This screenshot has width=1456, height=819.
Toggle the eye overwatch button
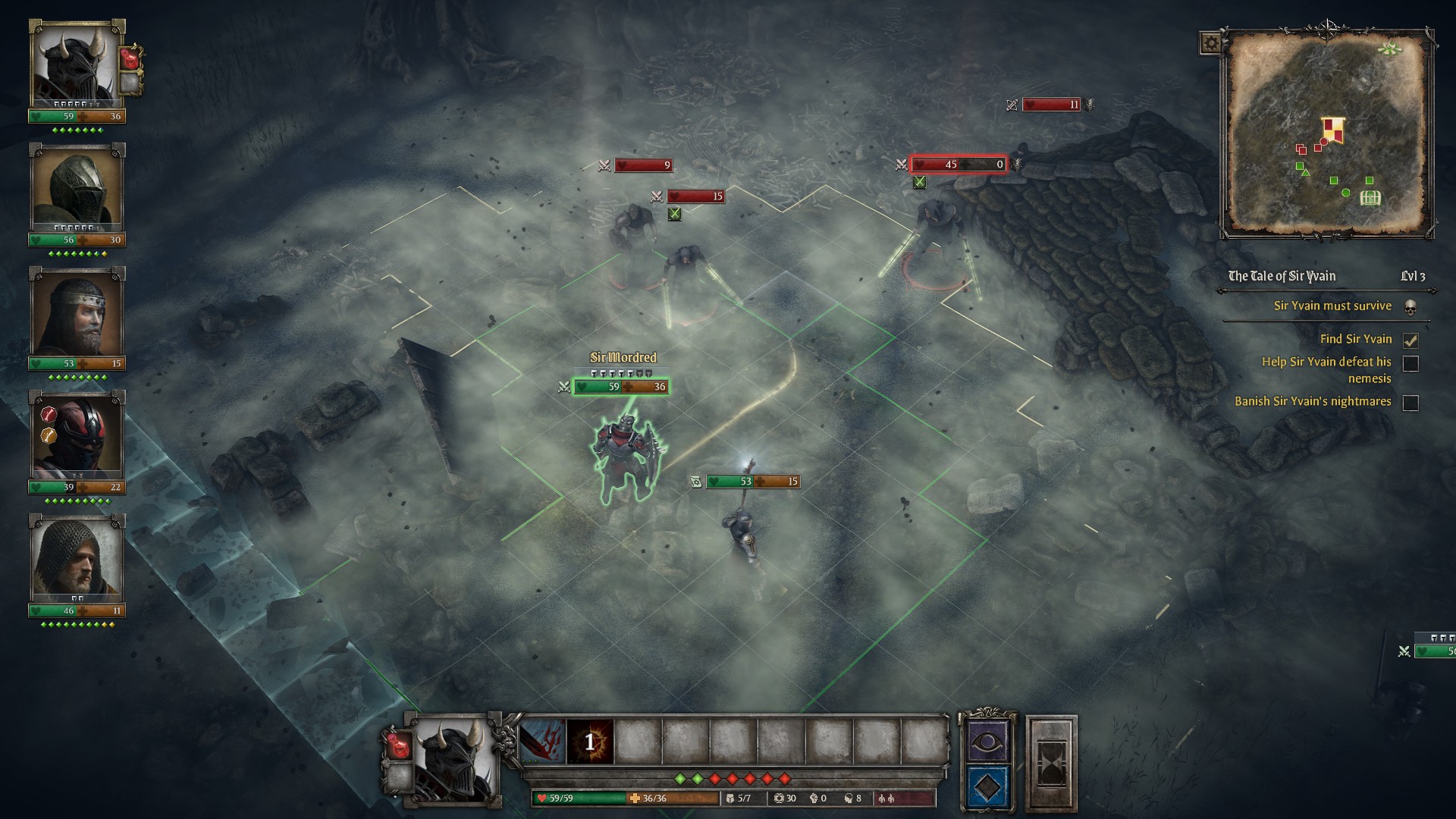click(987, 741)
